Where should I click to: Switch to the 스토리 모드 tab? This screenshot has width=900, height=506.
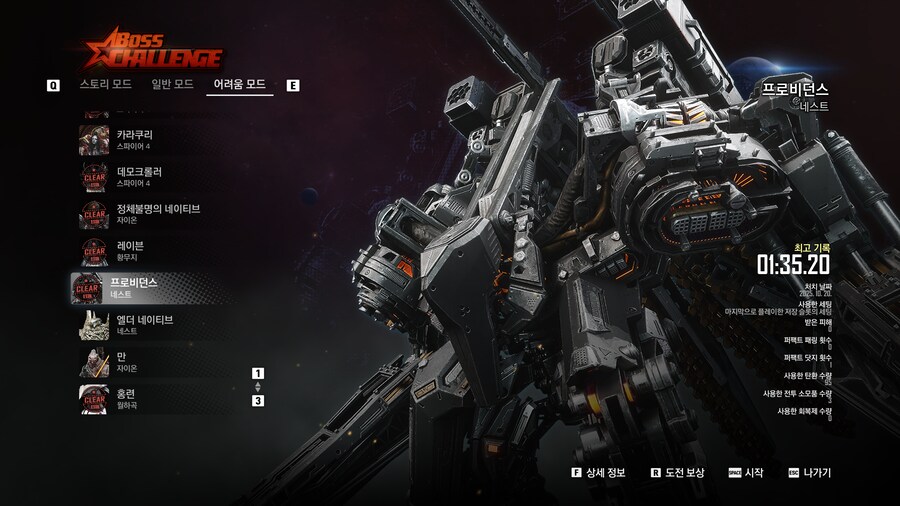tap(105, 84)
